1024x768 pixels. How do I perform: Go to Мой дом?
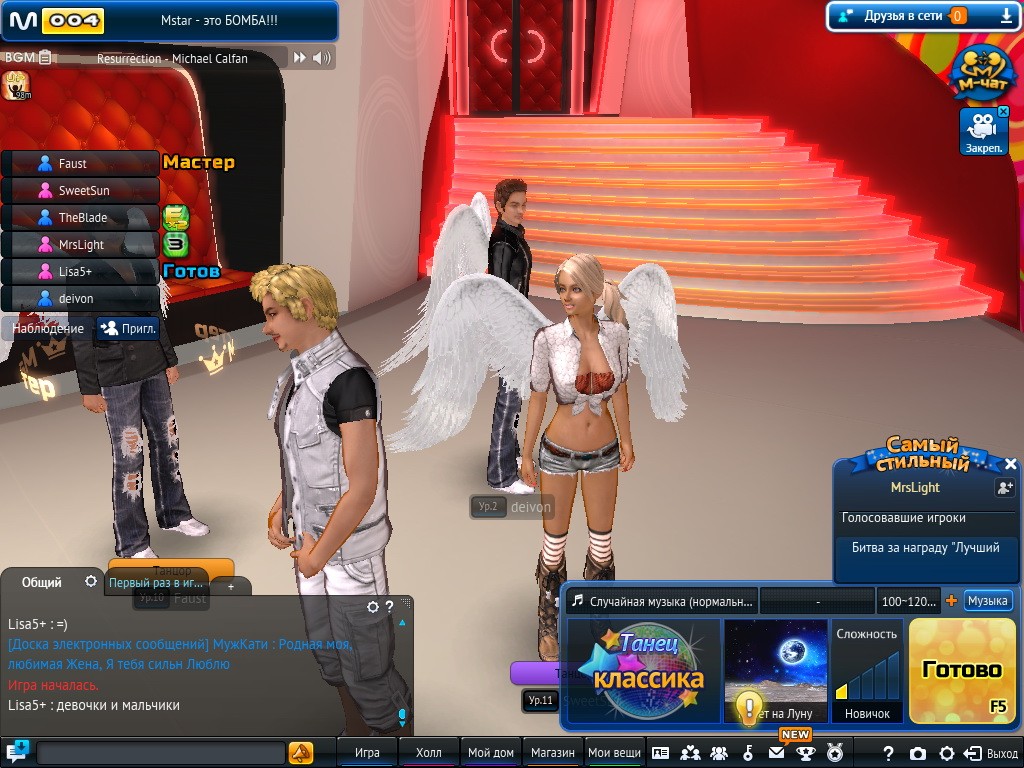[x=490, y=753]
